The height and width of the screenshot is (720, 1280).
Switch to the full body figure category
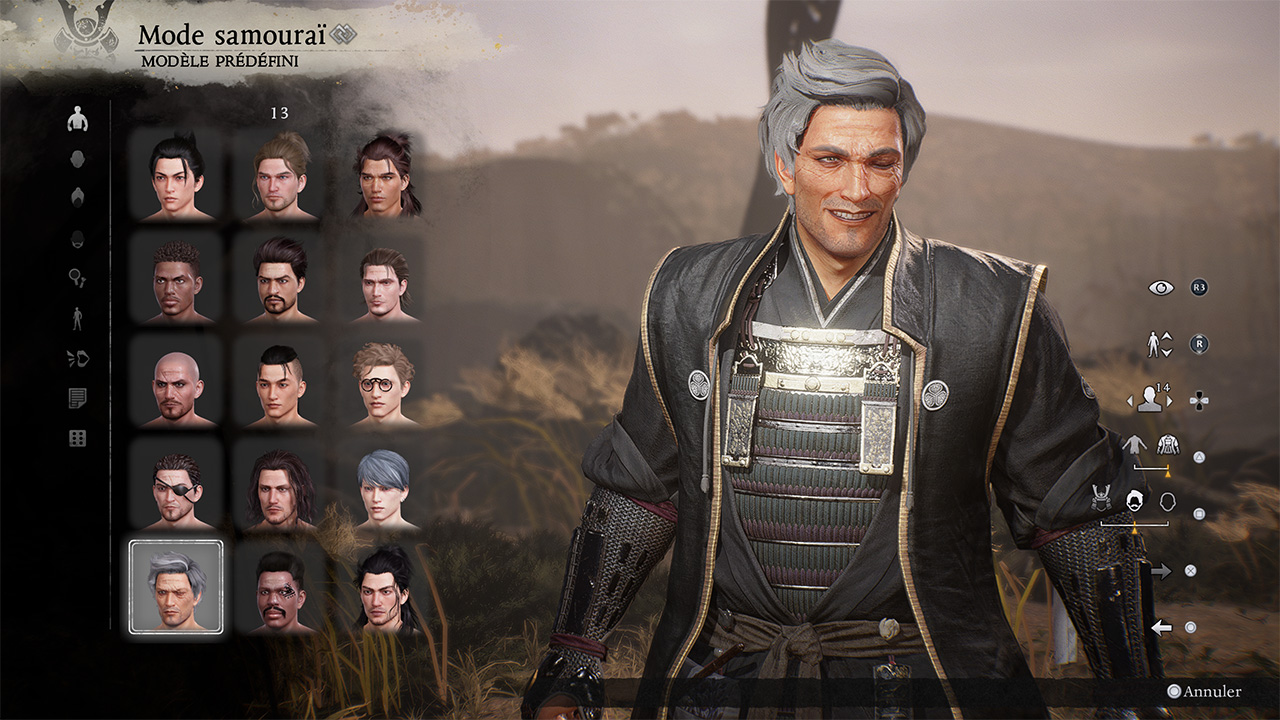[77, 319]
